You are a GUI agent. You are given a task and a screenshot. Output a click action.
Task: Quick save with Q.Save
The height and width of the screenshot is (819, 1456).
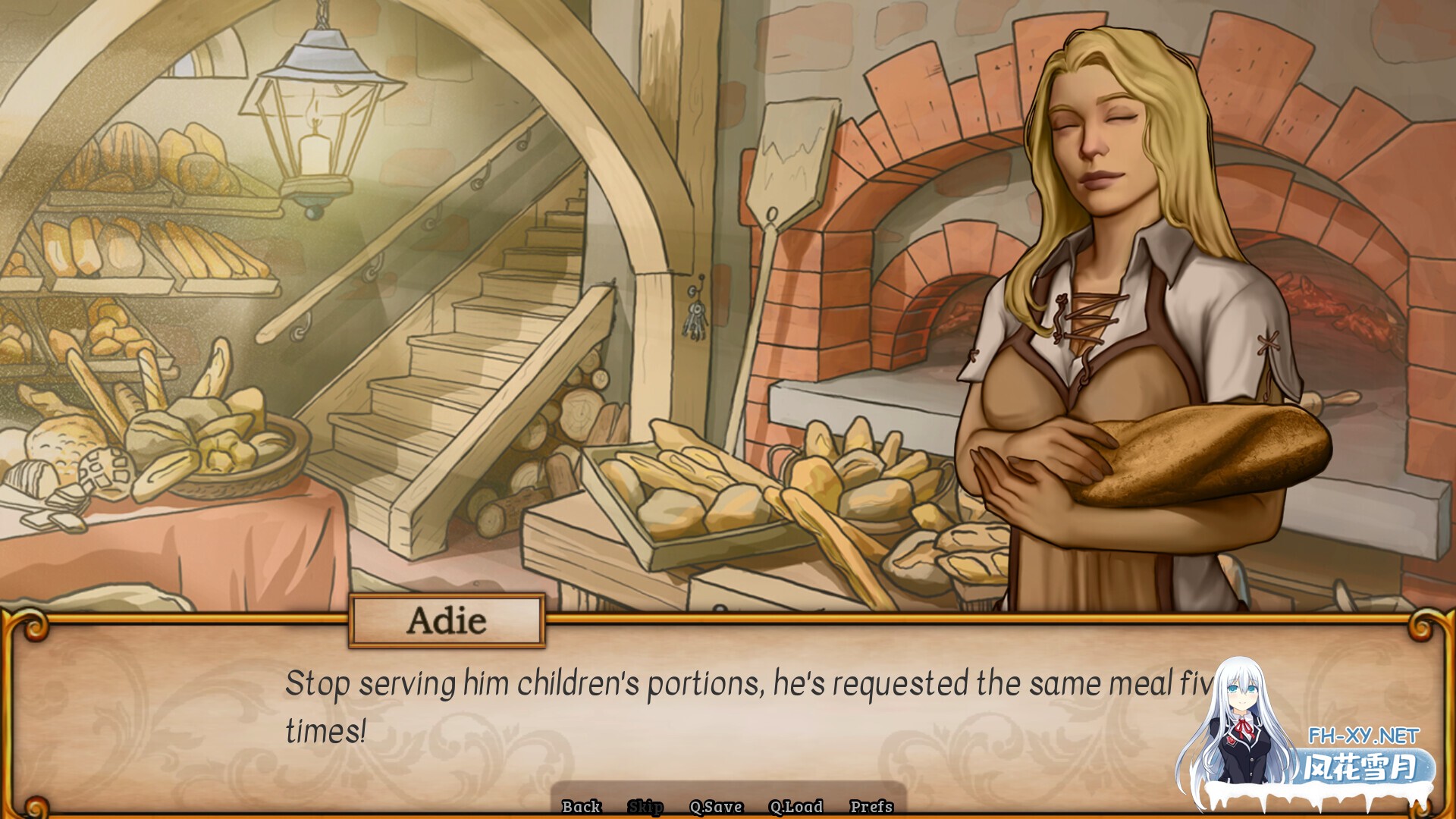coord(716,806)
